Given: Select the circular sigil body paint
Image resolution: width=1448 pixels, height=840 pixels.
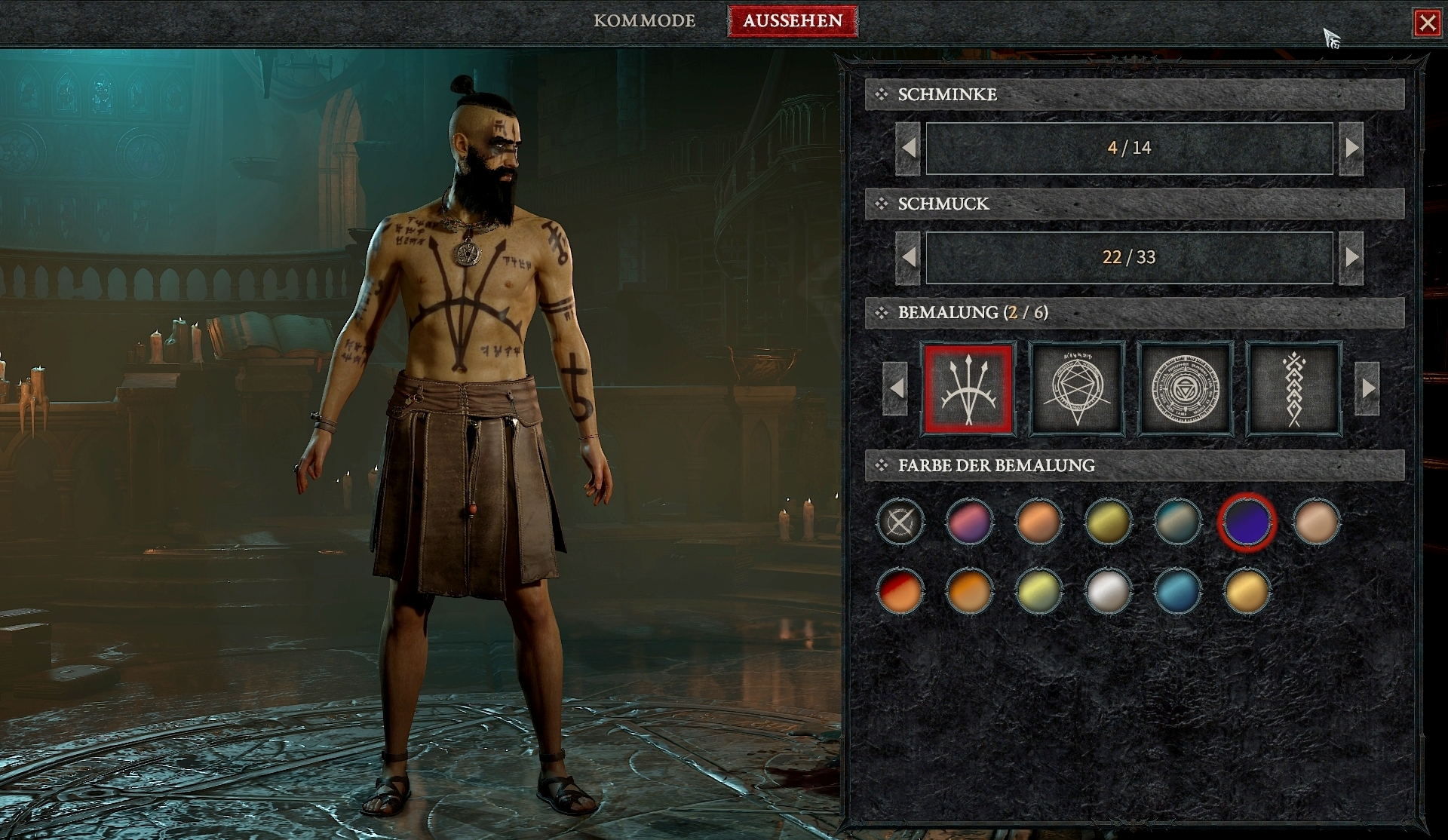Looking at the screenshot, I should pyautogui.click(x=1186, y=391).
